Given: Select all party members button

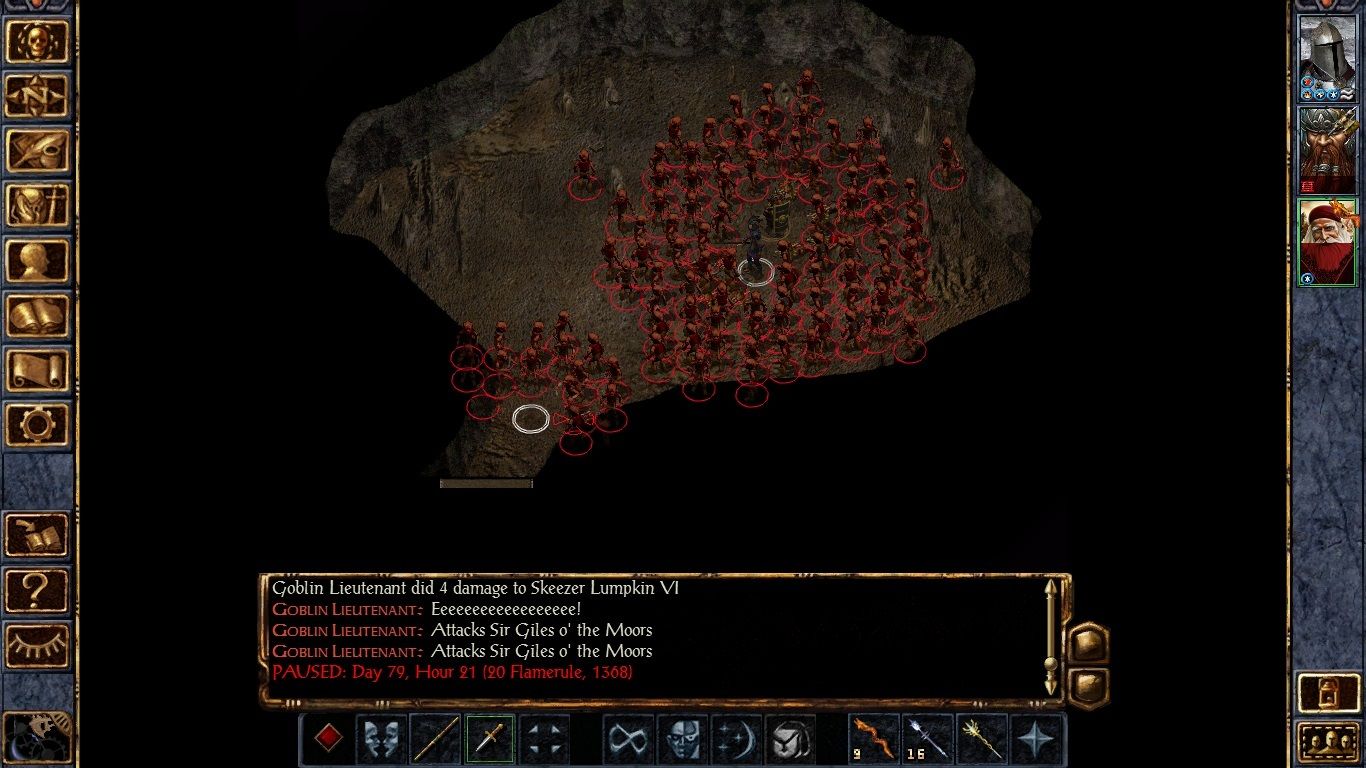Looking at the screenshot, I should (1327, 742).
